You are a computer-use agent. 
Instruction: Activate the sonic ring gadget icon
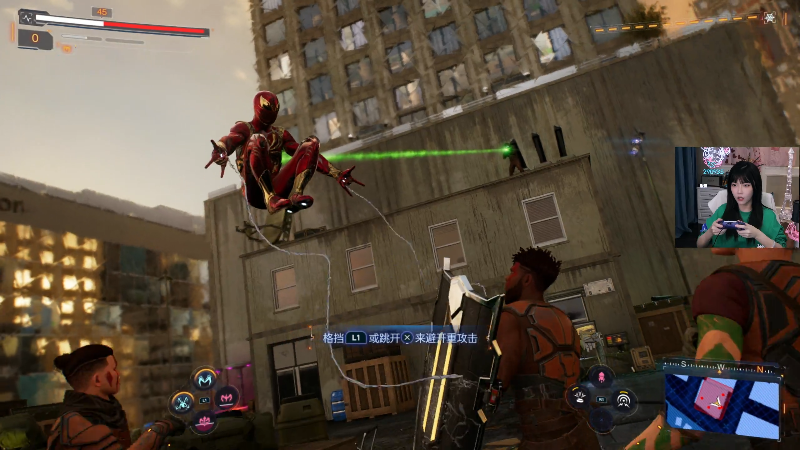click(x=624, y=400)
